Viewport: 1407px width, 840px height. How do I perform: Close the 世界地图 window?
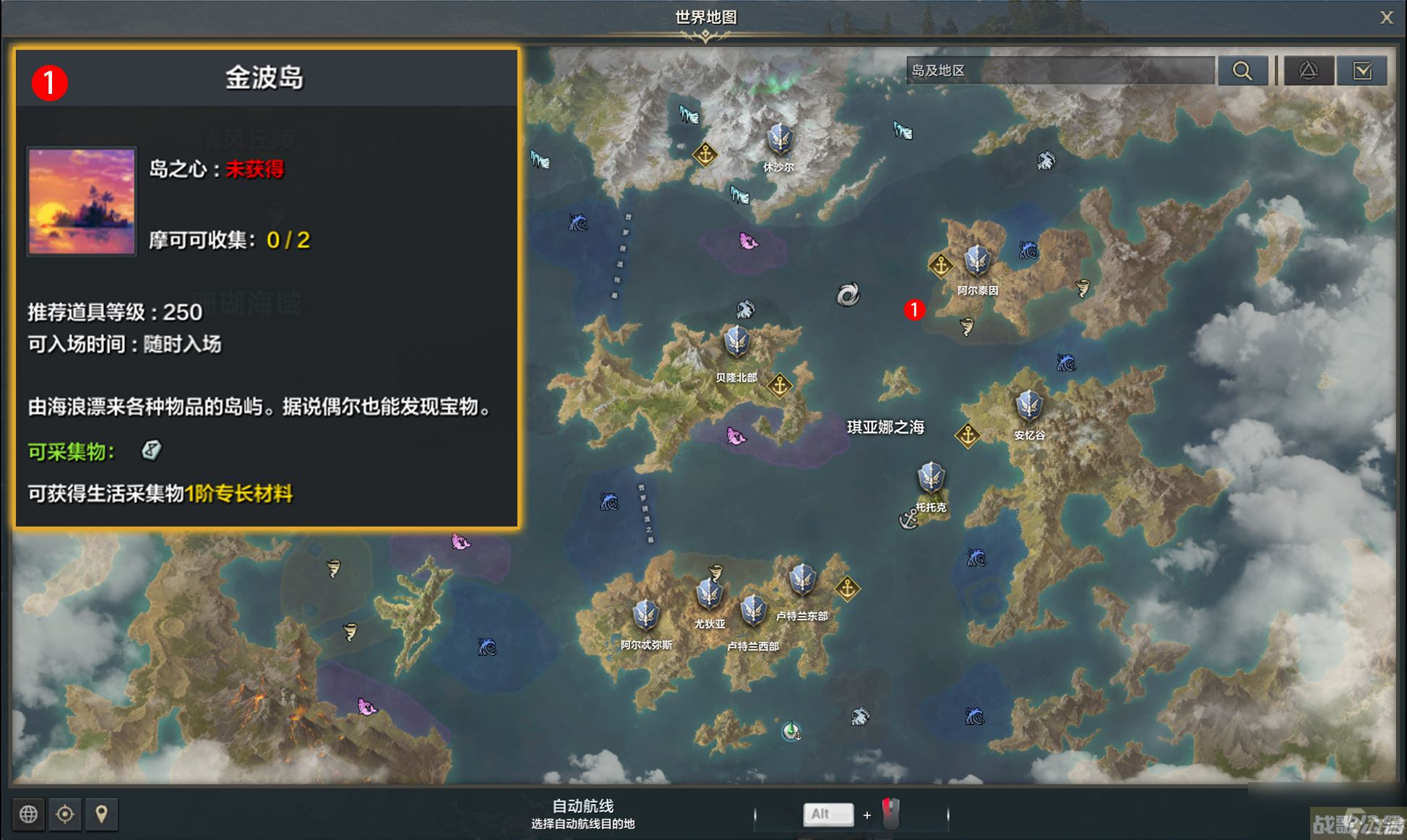click(1387, 17)
